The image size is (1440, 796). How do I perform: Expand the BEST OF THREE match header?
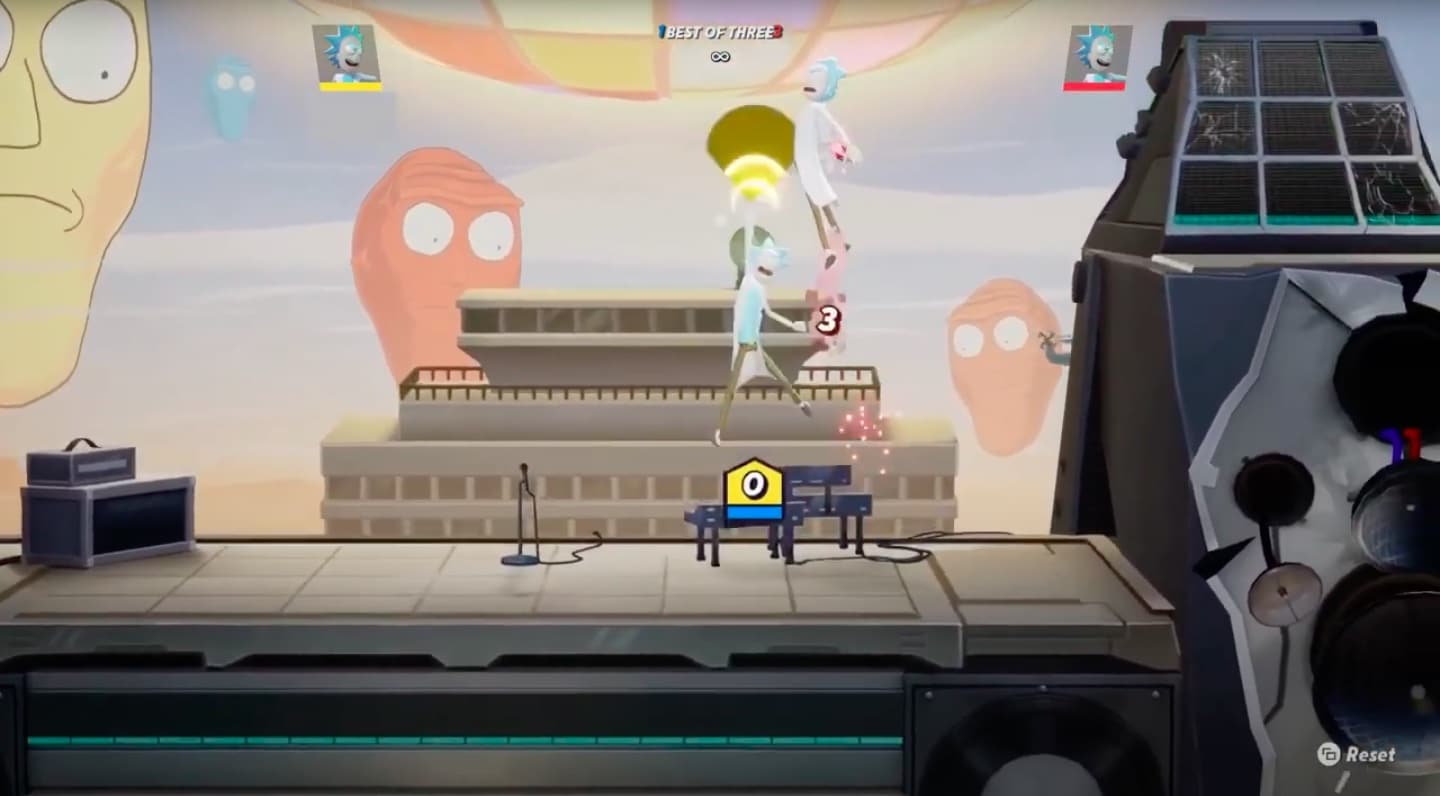pos(720,32)
